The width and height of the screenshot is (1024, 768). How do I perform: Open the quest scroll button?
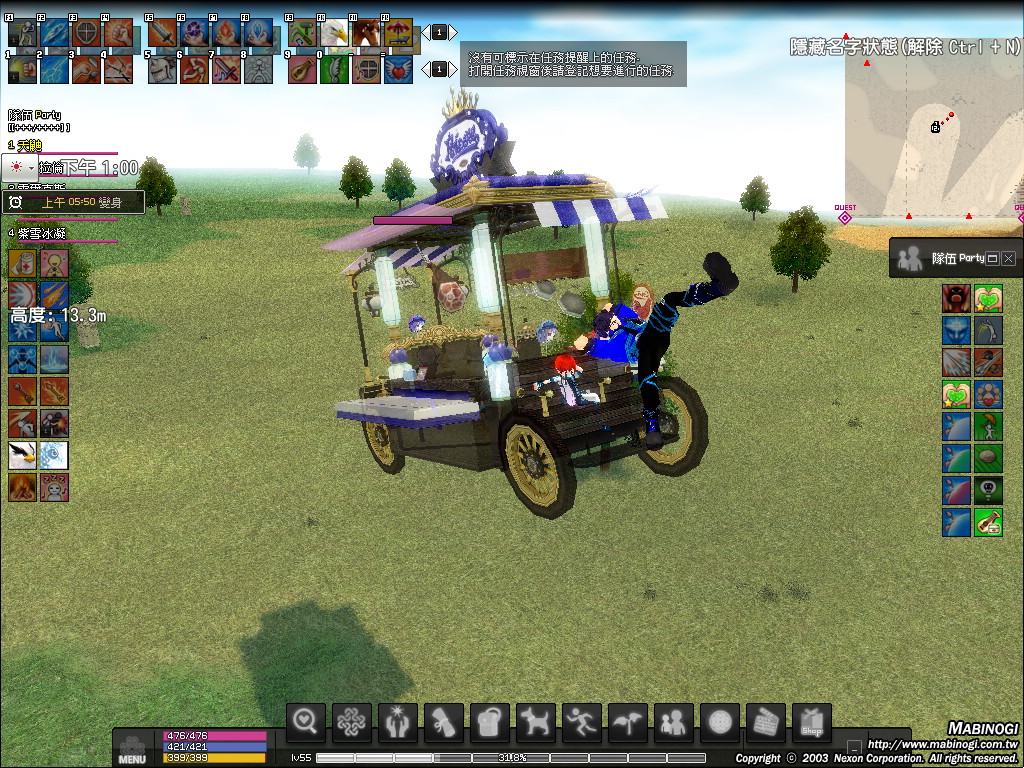[443, 721]
